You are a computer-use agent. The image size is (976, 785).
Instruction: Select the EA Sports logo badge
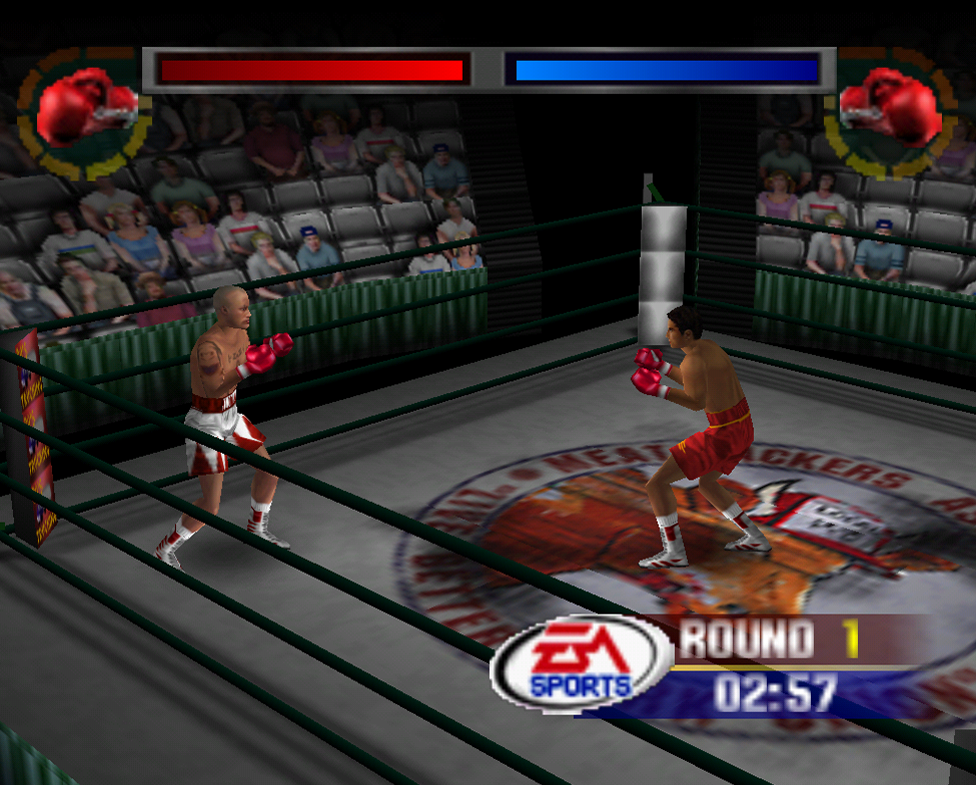pyautogui.click(x=580, y=662)
